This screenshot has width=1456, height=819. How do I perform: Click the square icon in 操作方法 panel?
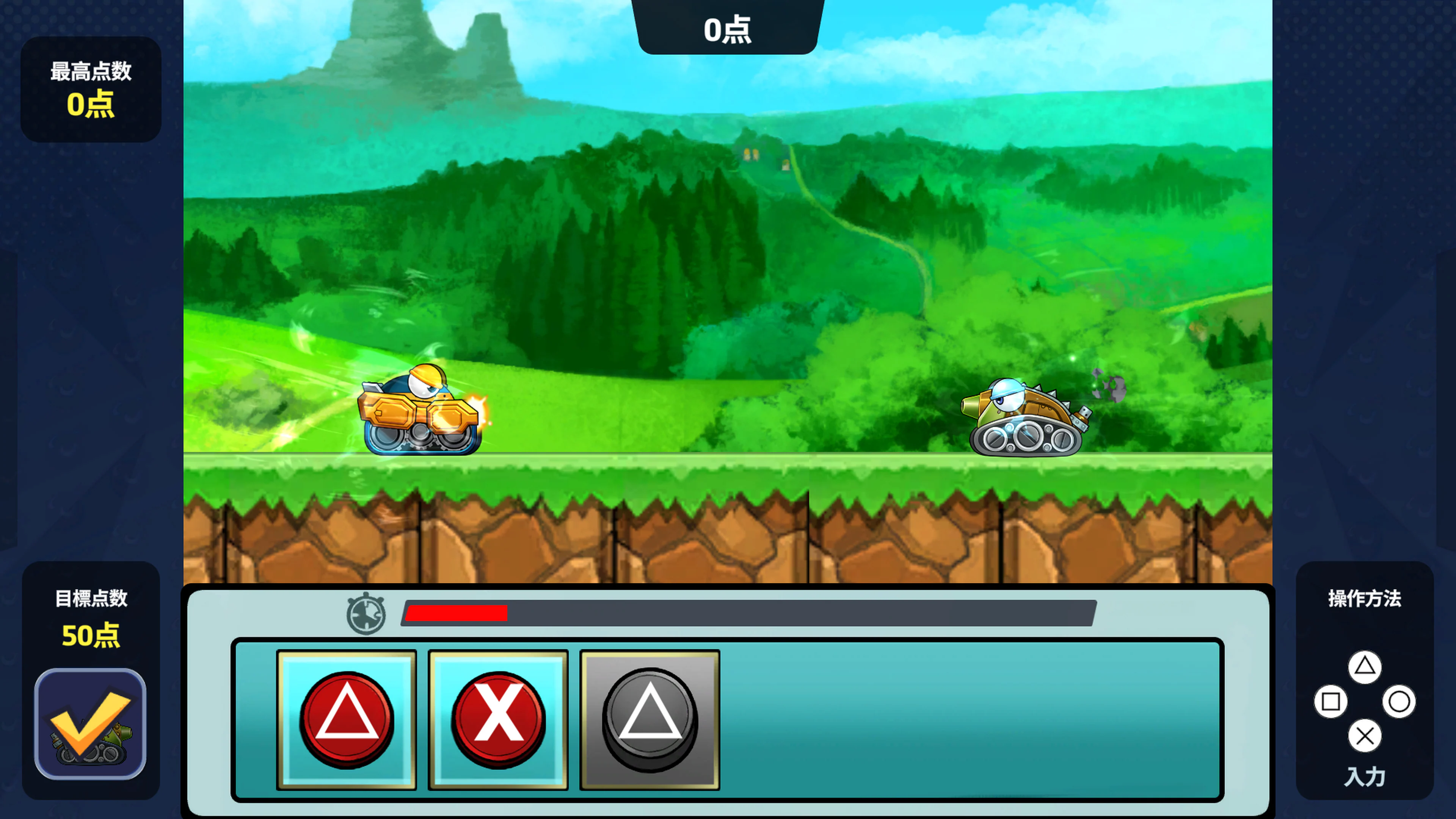(x=1330, y=701)
